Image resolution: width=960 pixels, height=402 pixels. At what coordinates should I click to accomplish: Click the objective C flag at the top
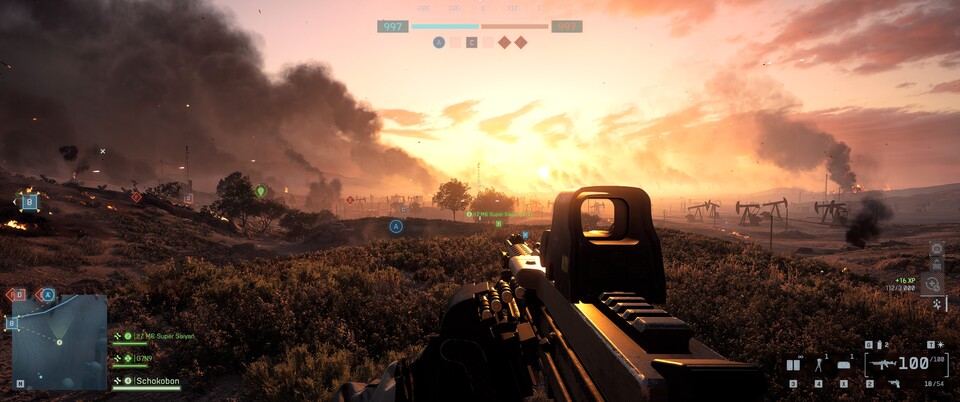tap(471, 42)
